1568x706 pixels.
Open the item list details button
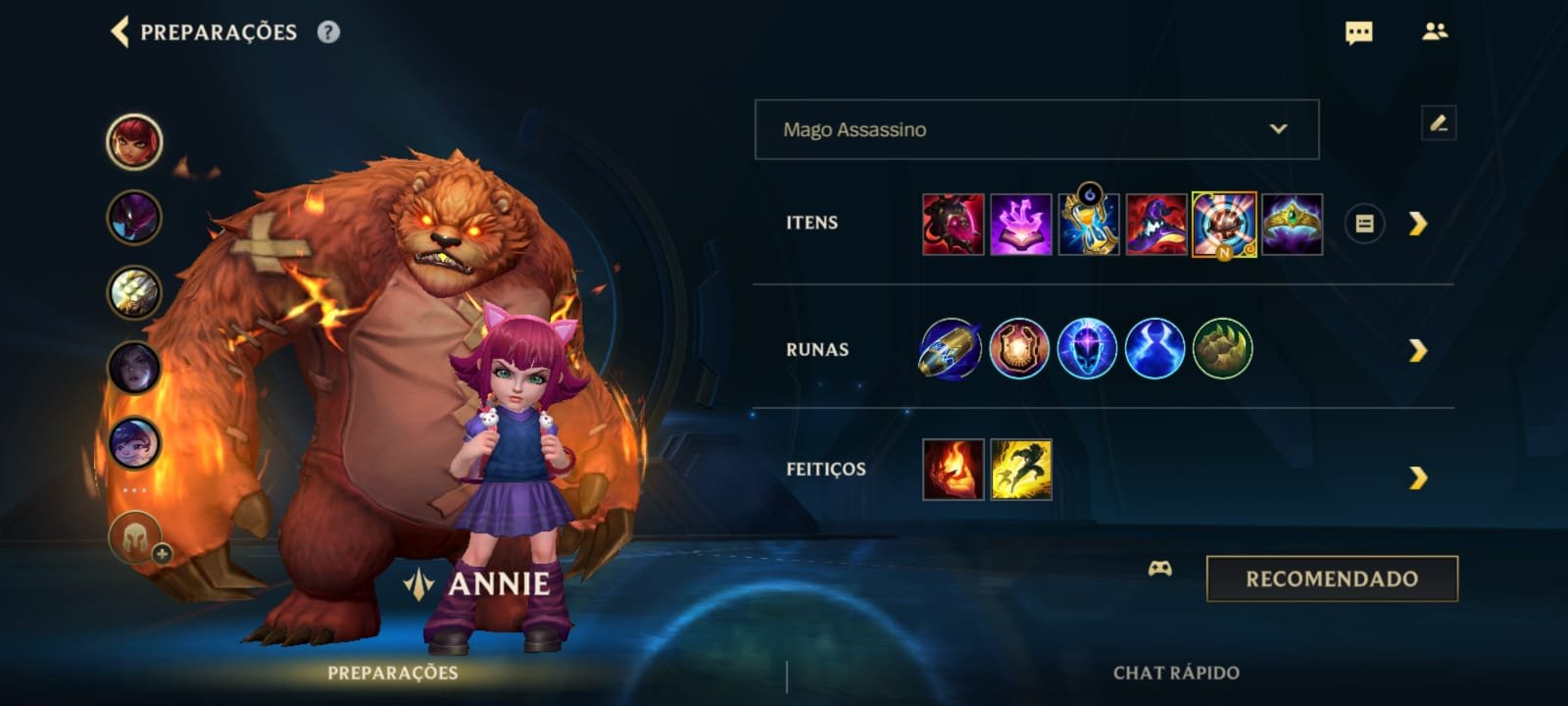pyautogui.click(x=1363, y=224)
